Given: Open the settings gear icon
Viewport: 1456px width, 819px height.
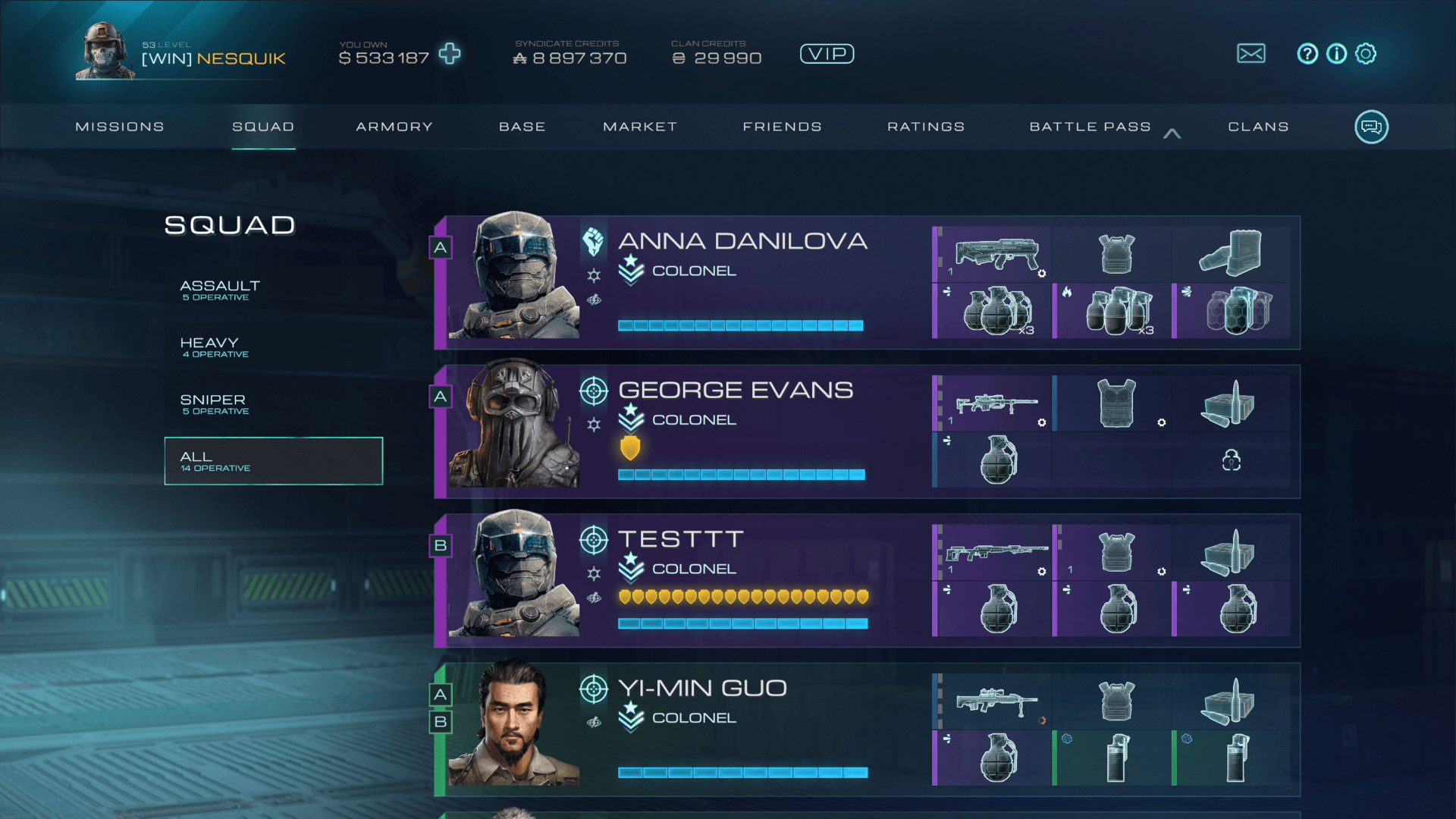Looking at the screenshot, I should (x=1366, y=54).
